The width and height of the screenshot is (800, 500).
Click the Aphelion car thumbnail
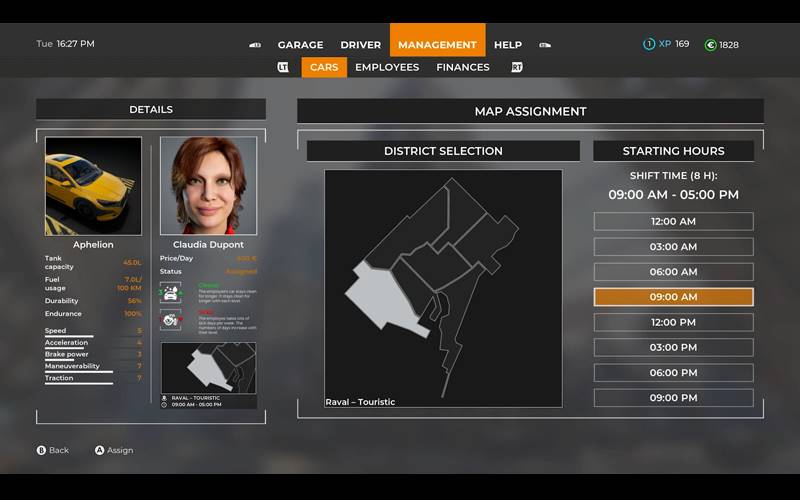point(93,186)
